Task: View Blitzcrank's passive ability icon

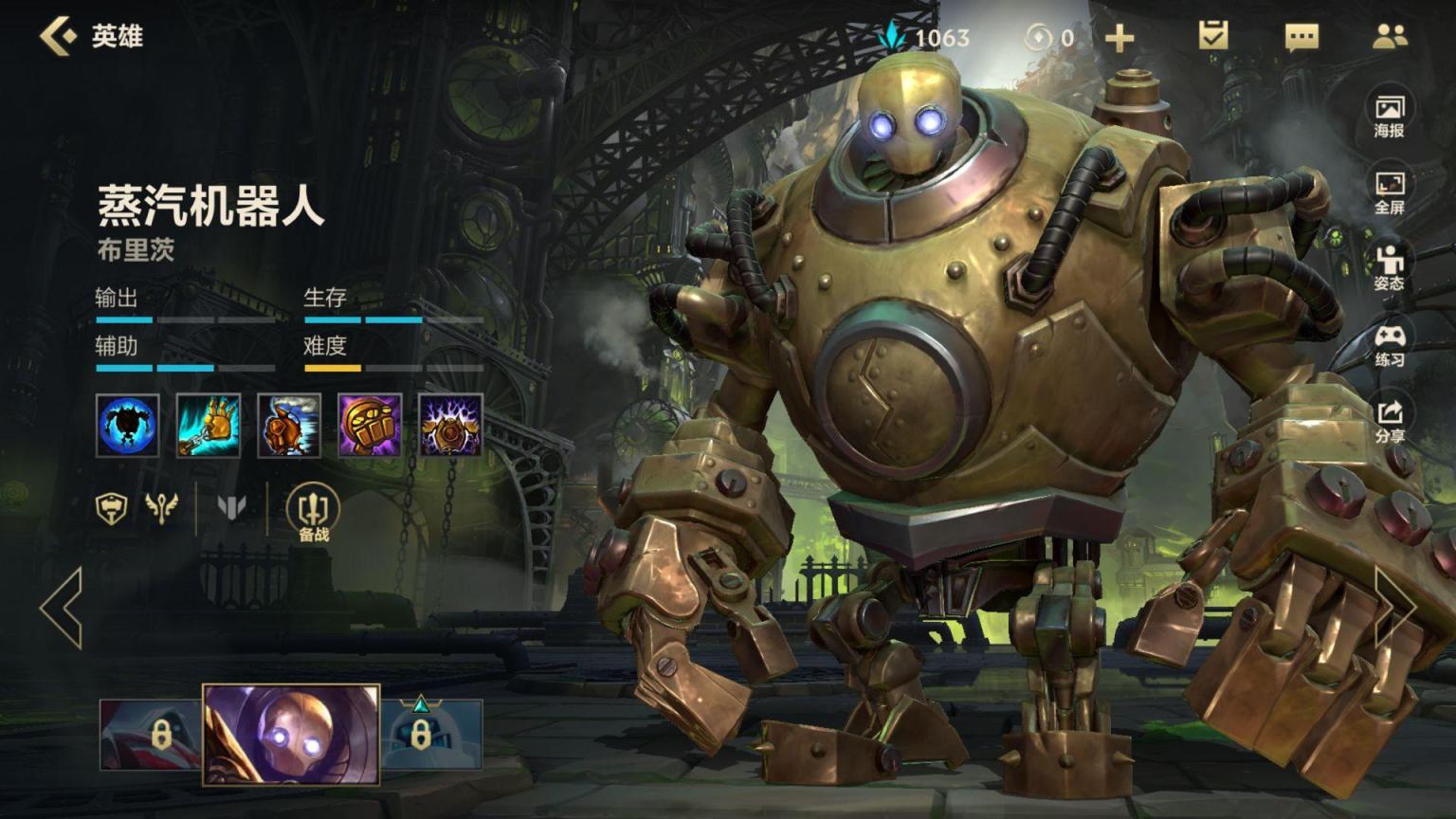Action: [128, 426]
